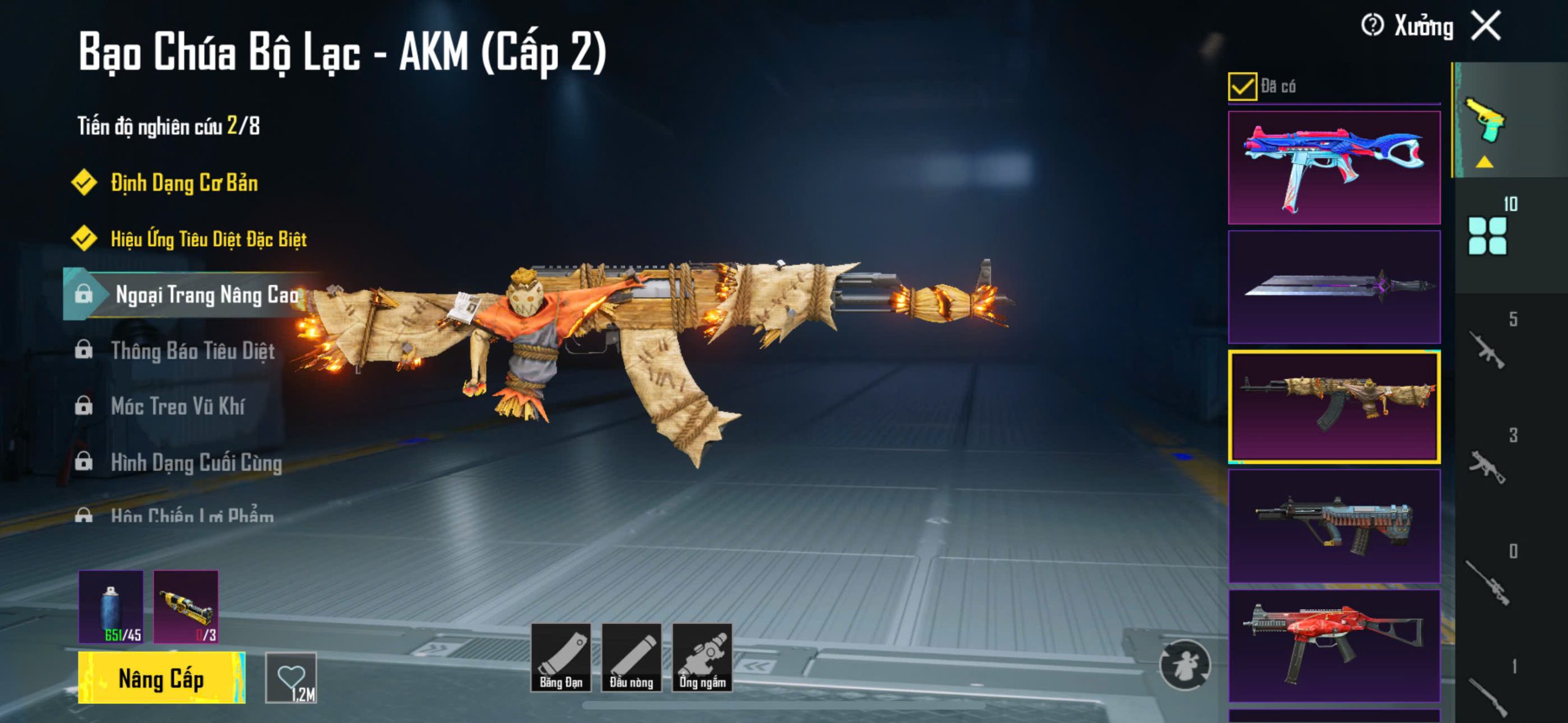Select the blue and red UMP skin thumbnail
This screenshot has width=1568, height=723.
(x=1334, y=168)
